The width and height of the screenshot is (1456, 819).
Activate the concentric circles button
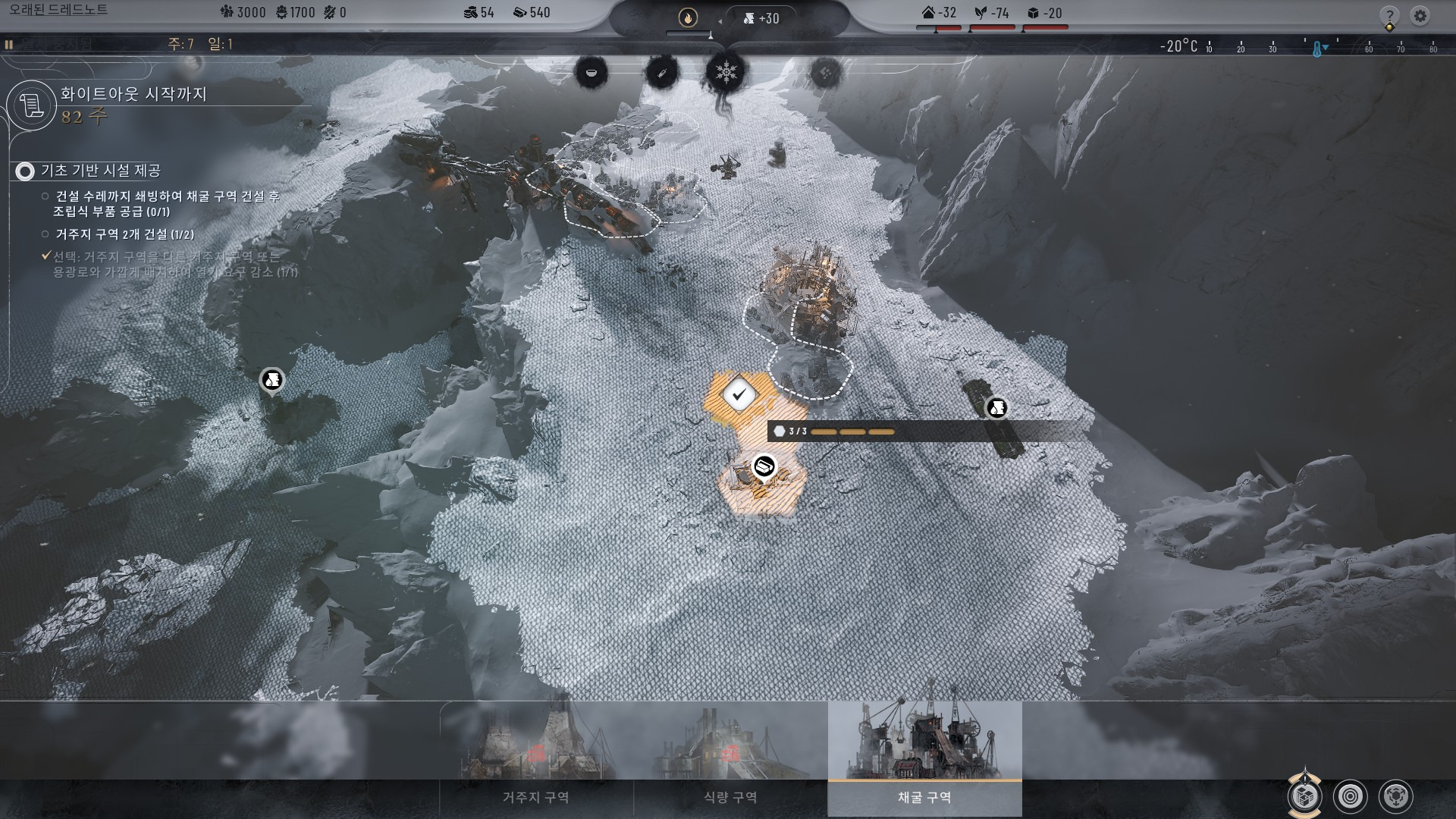(1351, 796)
